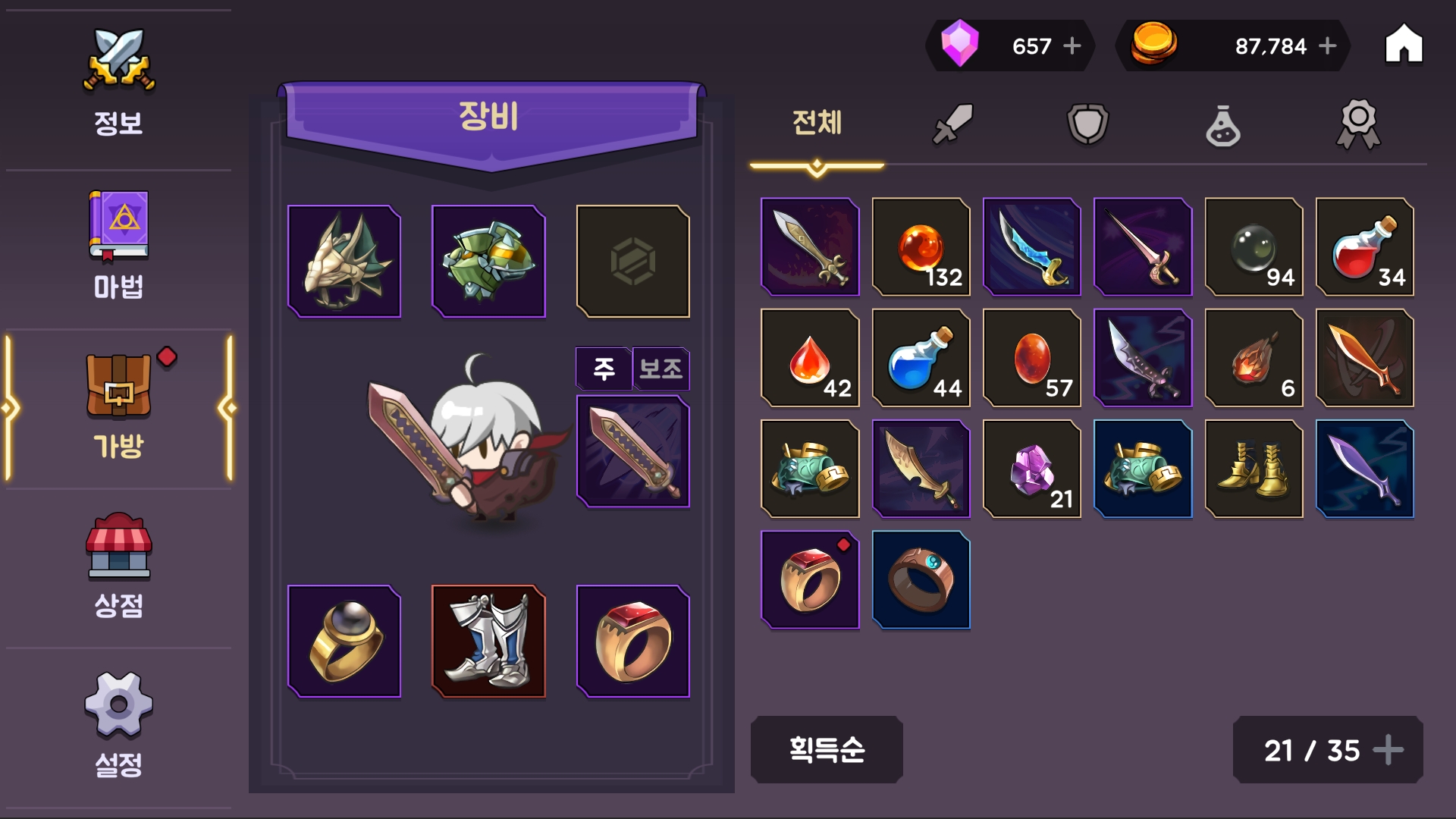Pick the red potion stack of 34

pyautogui.click(x=1364, y=247)
